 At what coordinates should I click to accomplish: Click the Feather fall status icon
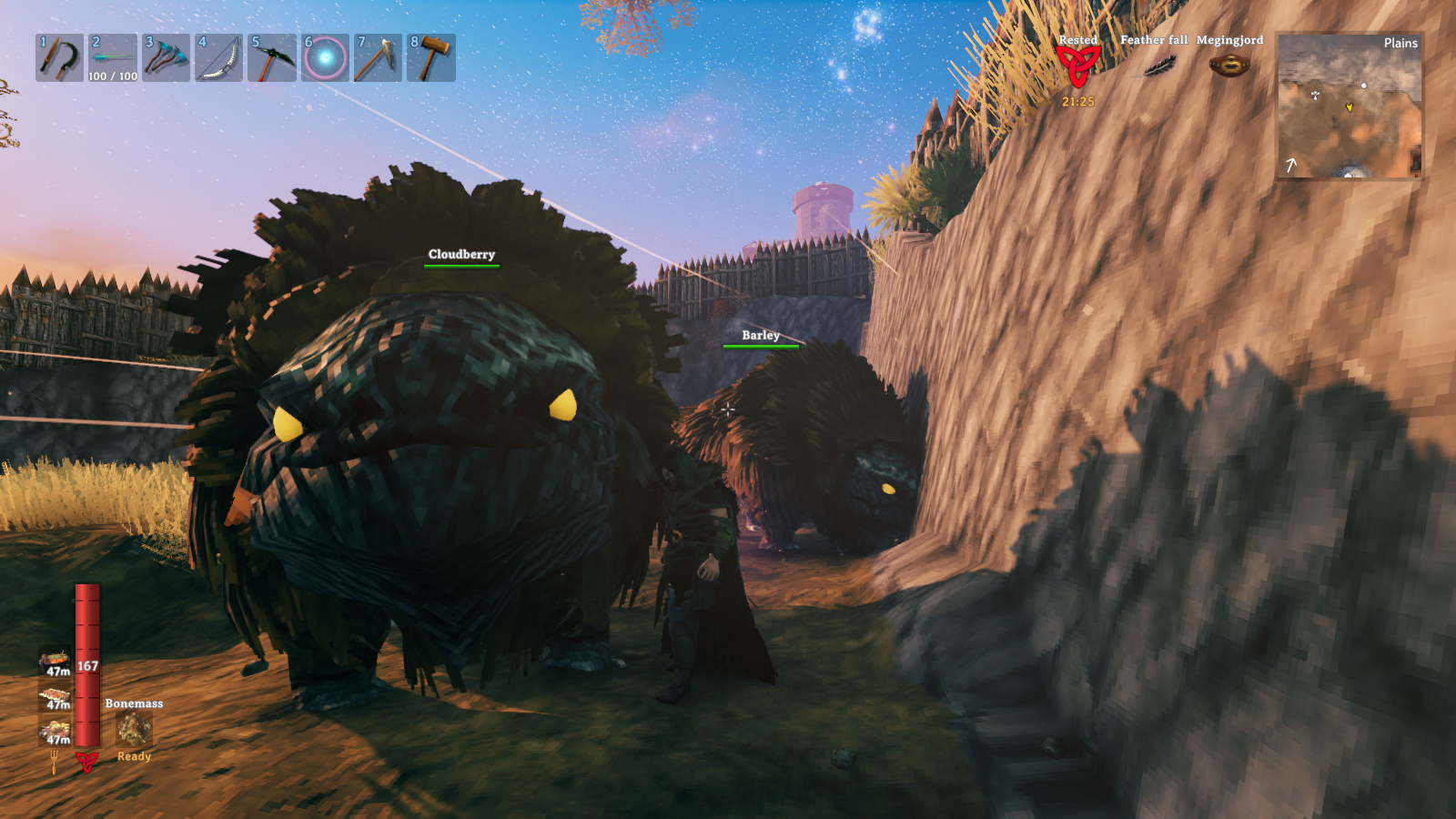[x=1154, y=66]
